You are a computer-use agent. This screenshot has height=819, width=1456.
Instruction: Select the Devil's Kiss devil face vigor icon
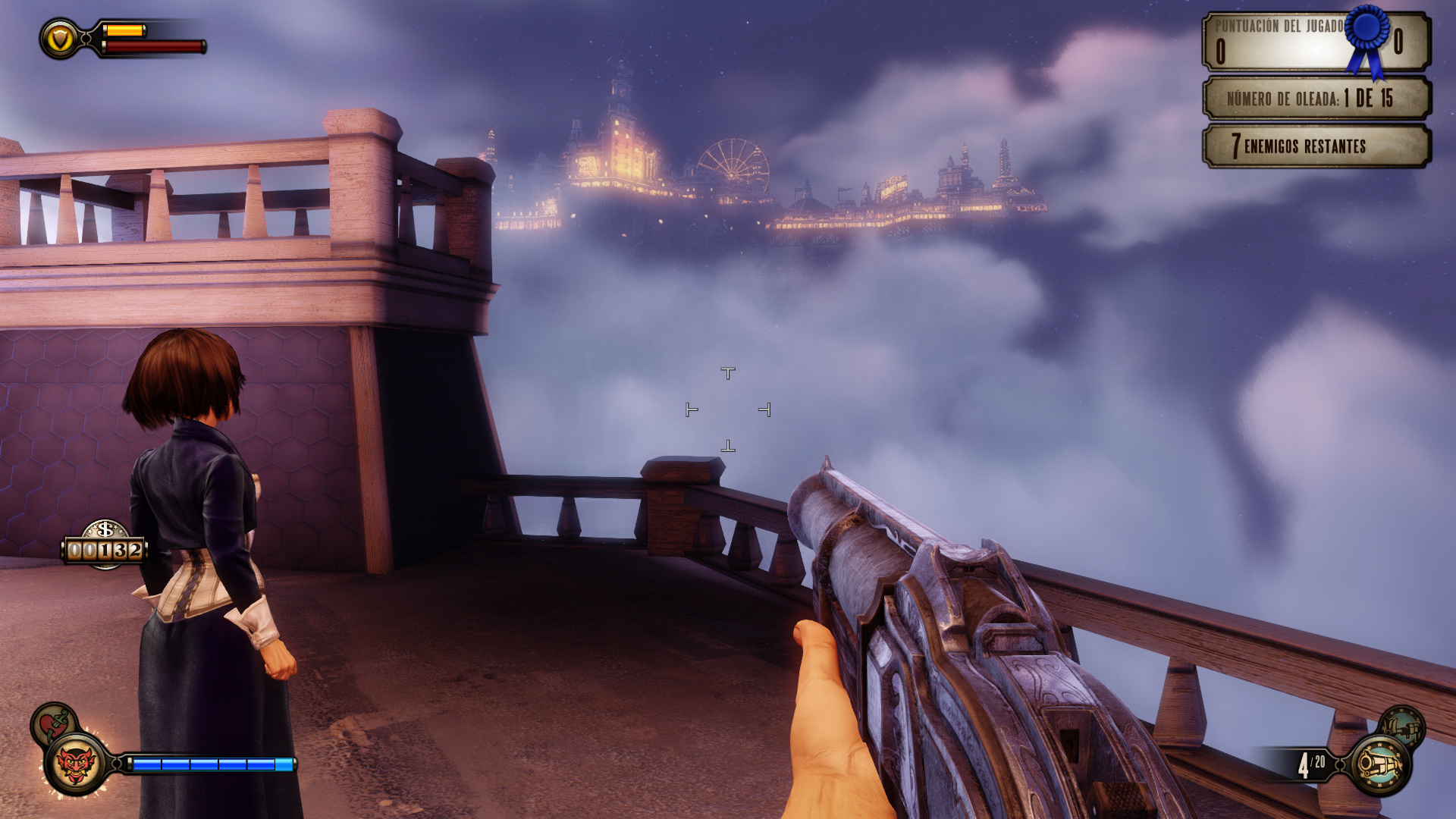coord(76,764)
